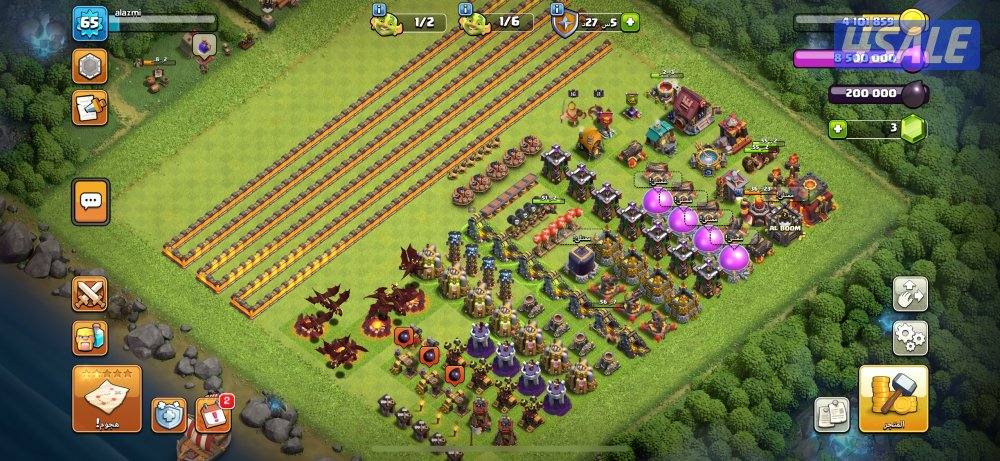Open the hand swipe layout move button
This screenshot has width=1000, height=461.
(x=910, y=293)
